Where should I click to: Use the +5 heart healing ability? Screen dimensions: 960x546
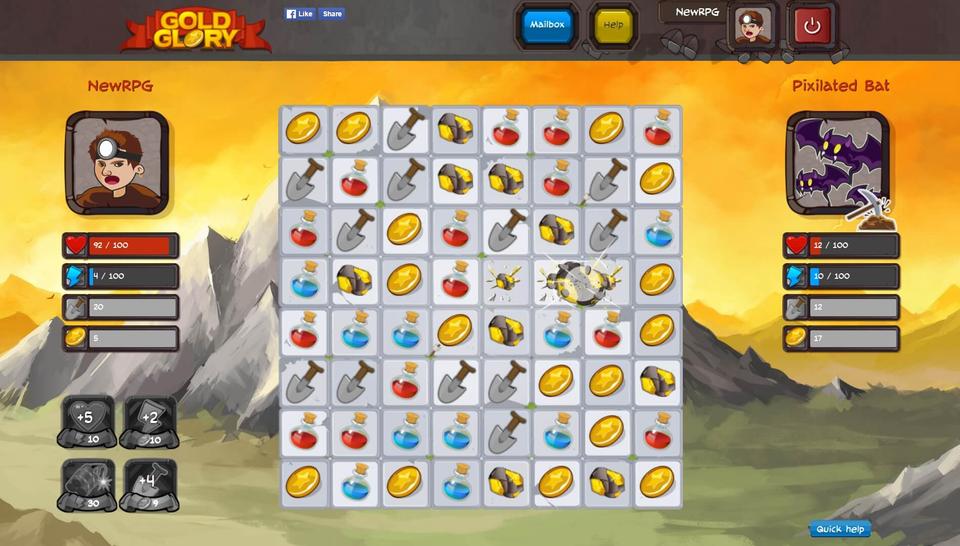[86, 422]
